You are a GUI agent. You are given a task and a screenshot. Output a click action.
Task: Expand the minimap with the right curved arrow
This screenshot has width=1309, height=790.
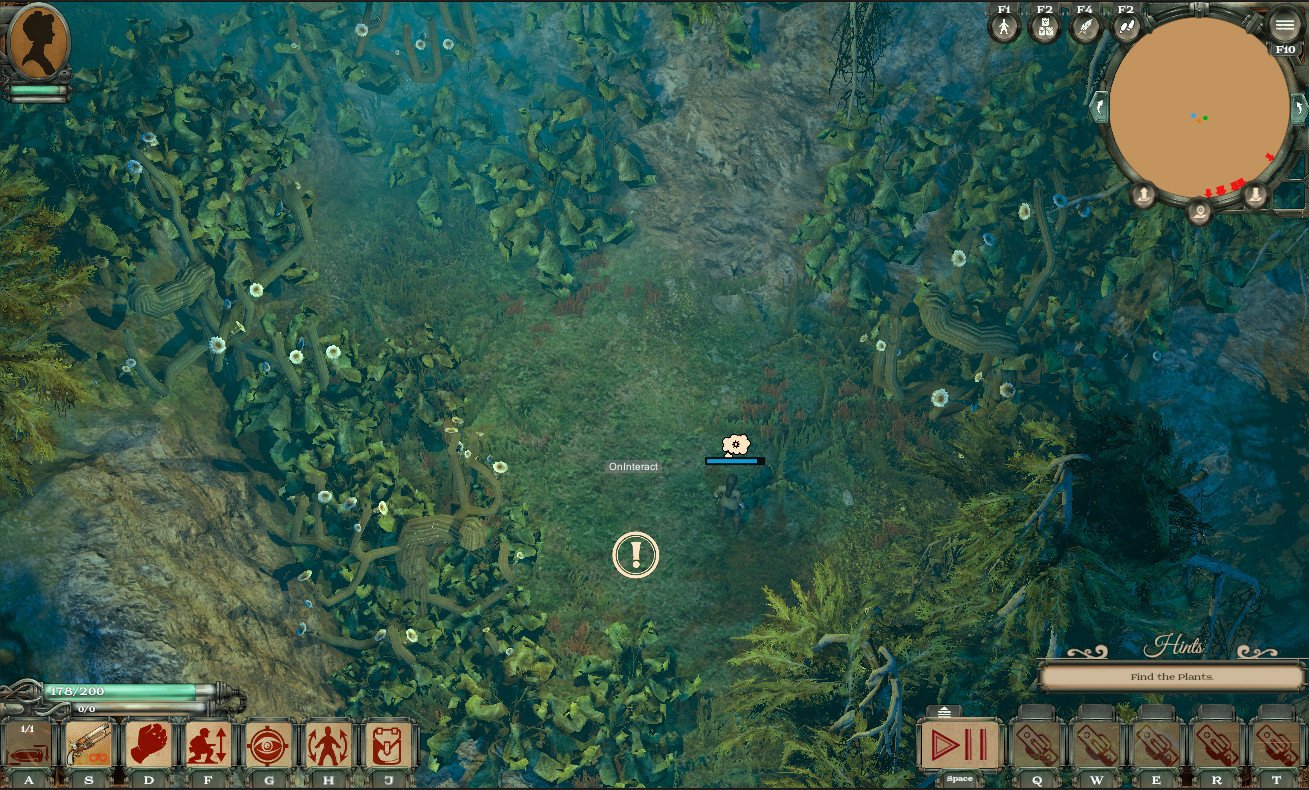pos(1299,108)
